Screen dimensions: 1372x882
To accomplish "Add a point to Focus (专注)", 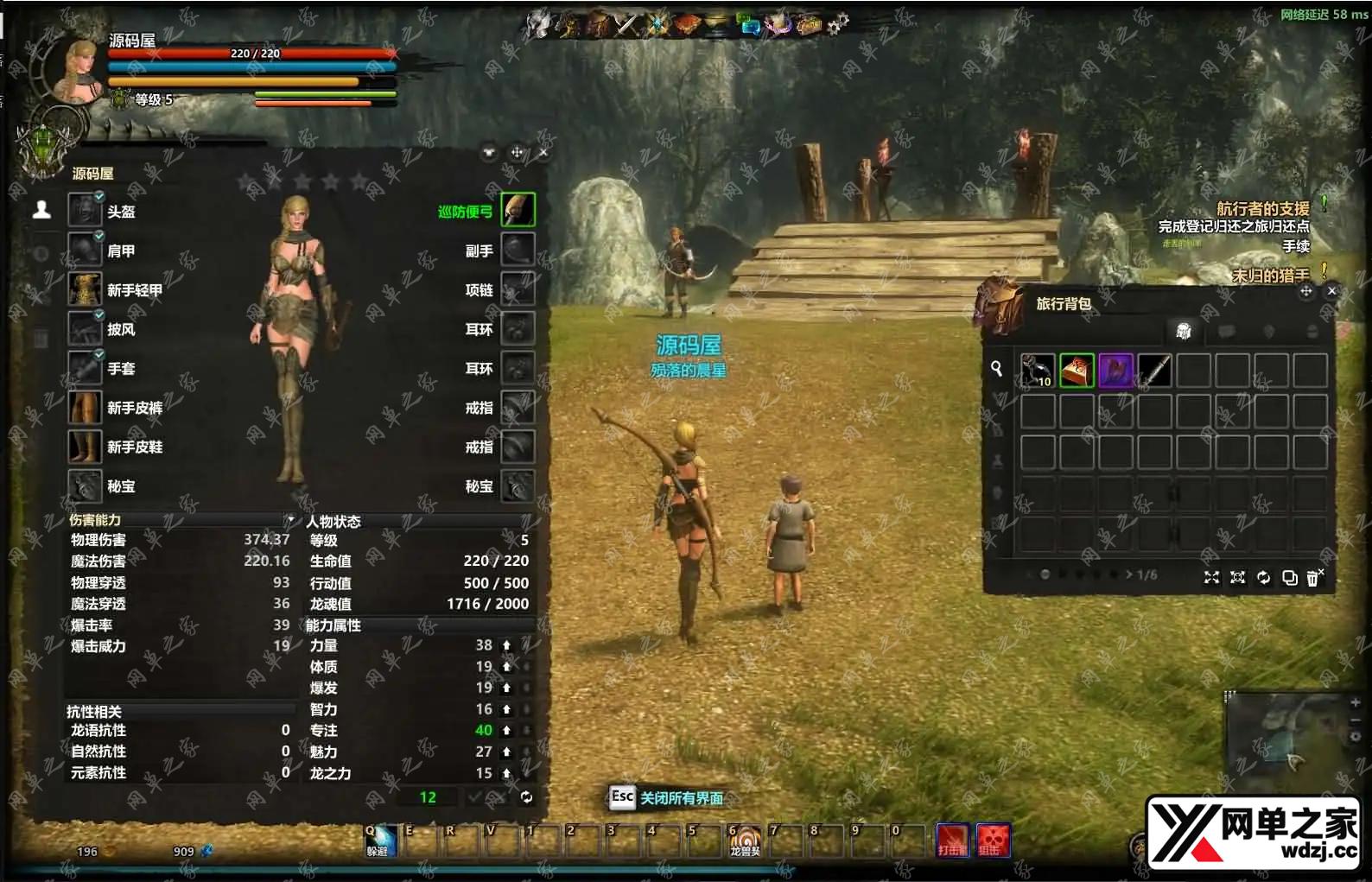I will [507, 731].
